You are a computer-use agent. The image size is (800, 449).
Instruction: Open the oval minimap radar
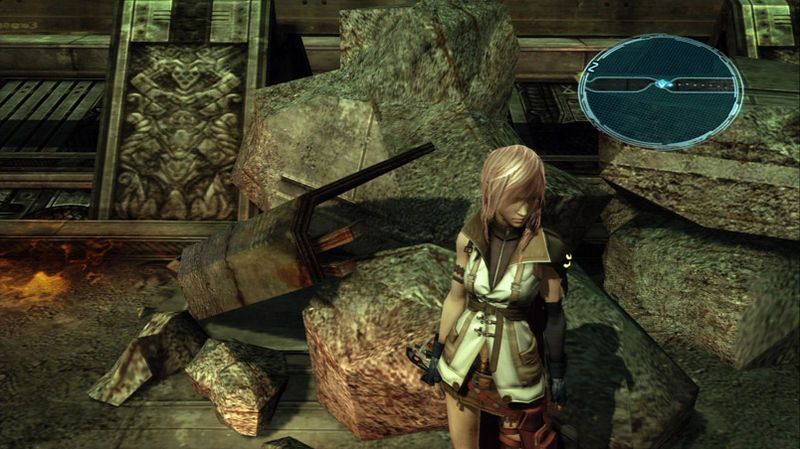coord(660,91)
